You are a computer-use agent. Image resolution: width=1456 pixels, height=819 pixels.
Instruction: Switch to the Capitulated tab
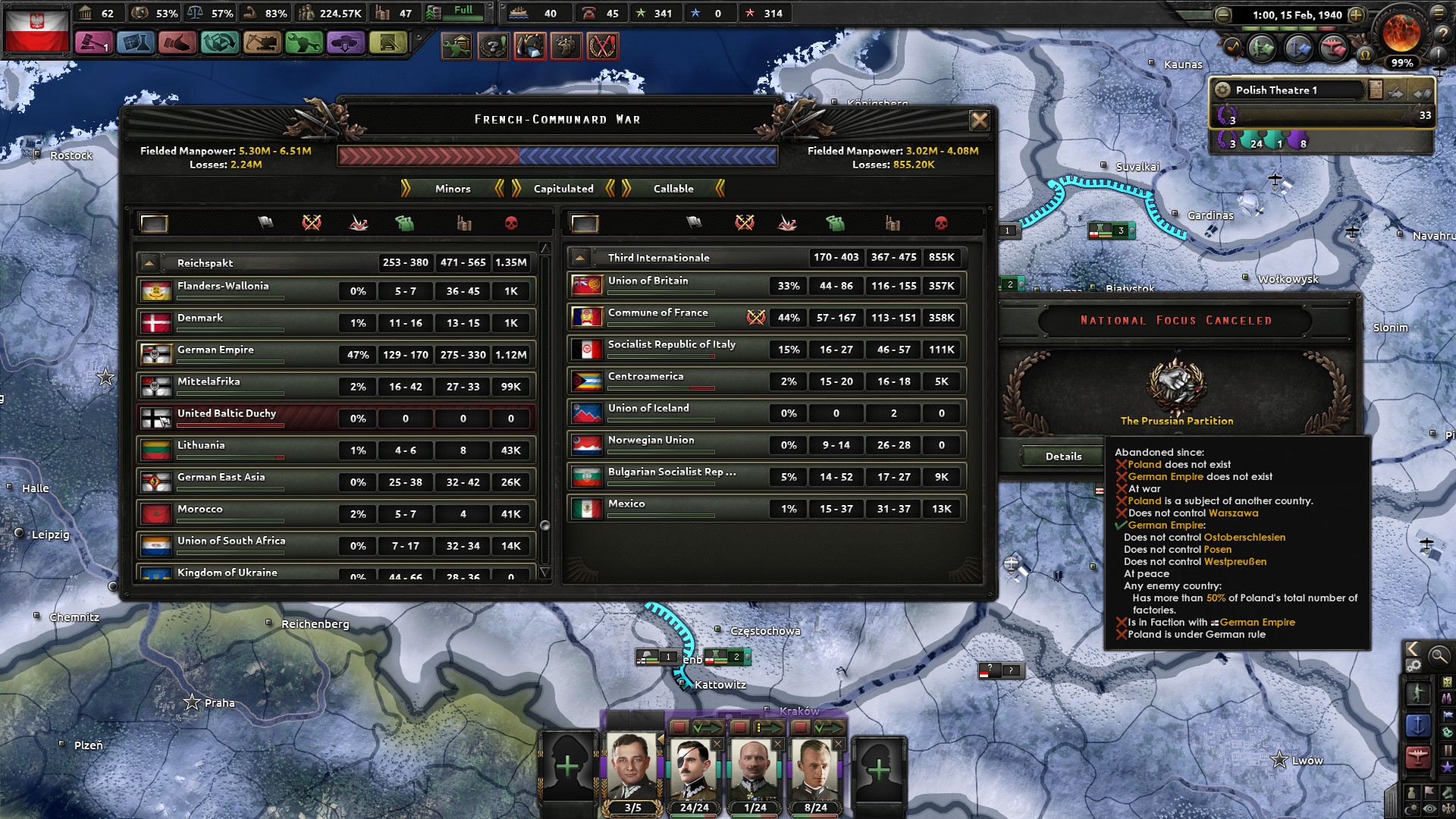click(x=563, y=189)
